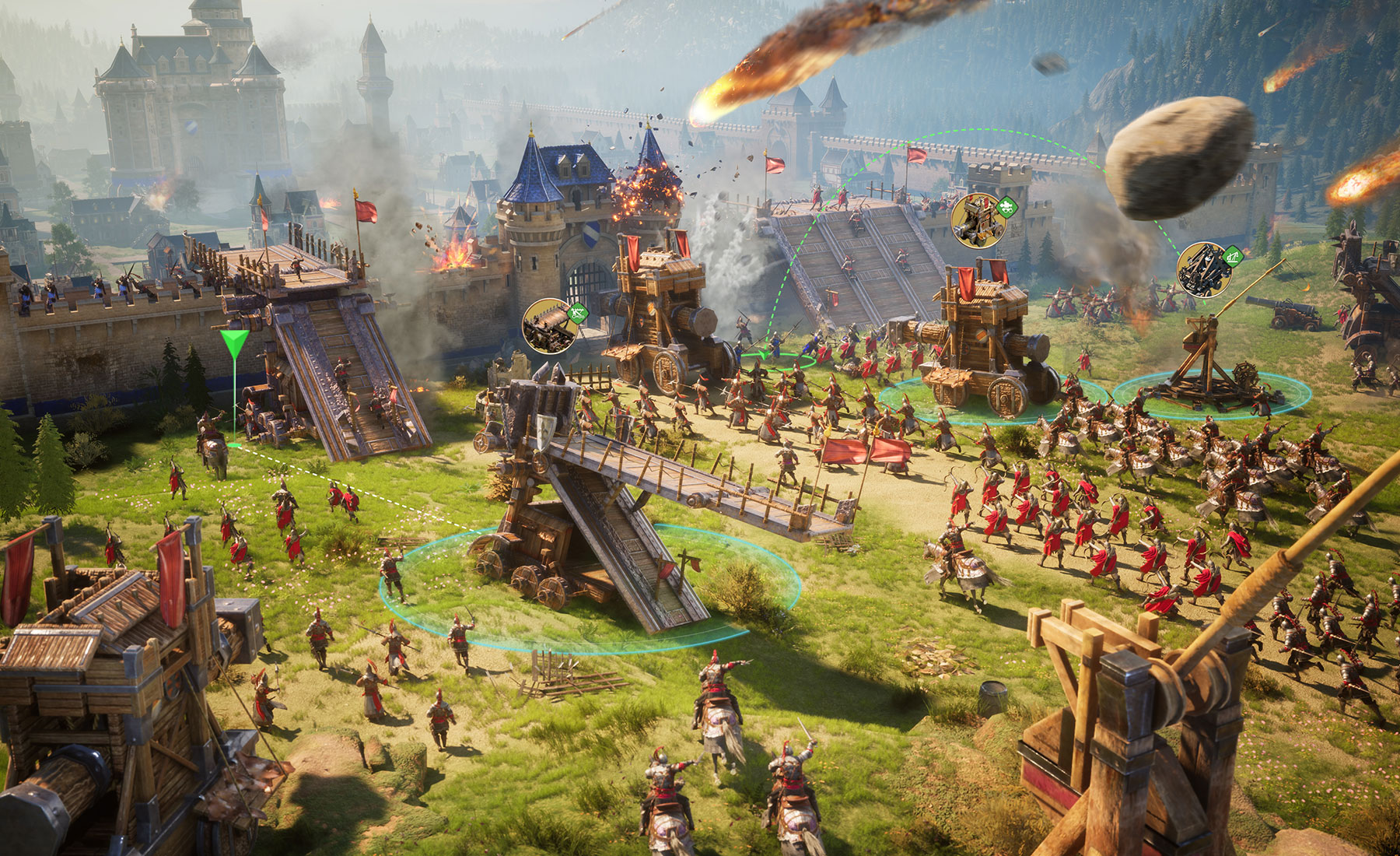This screenshot has height=856, width=1400.
Task: Click the battering ram tower unit icon
Action: pyautogui.click(x=978, y=220)
